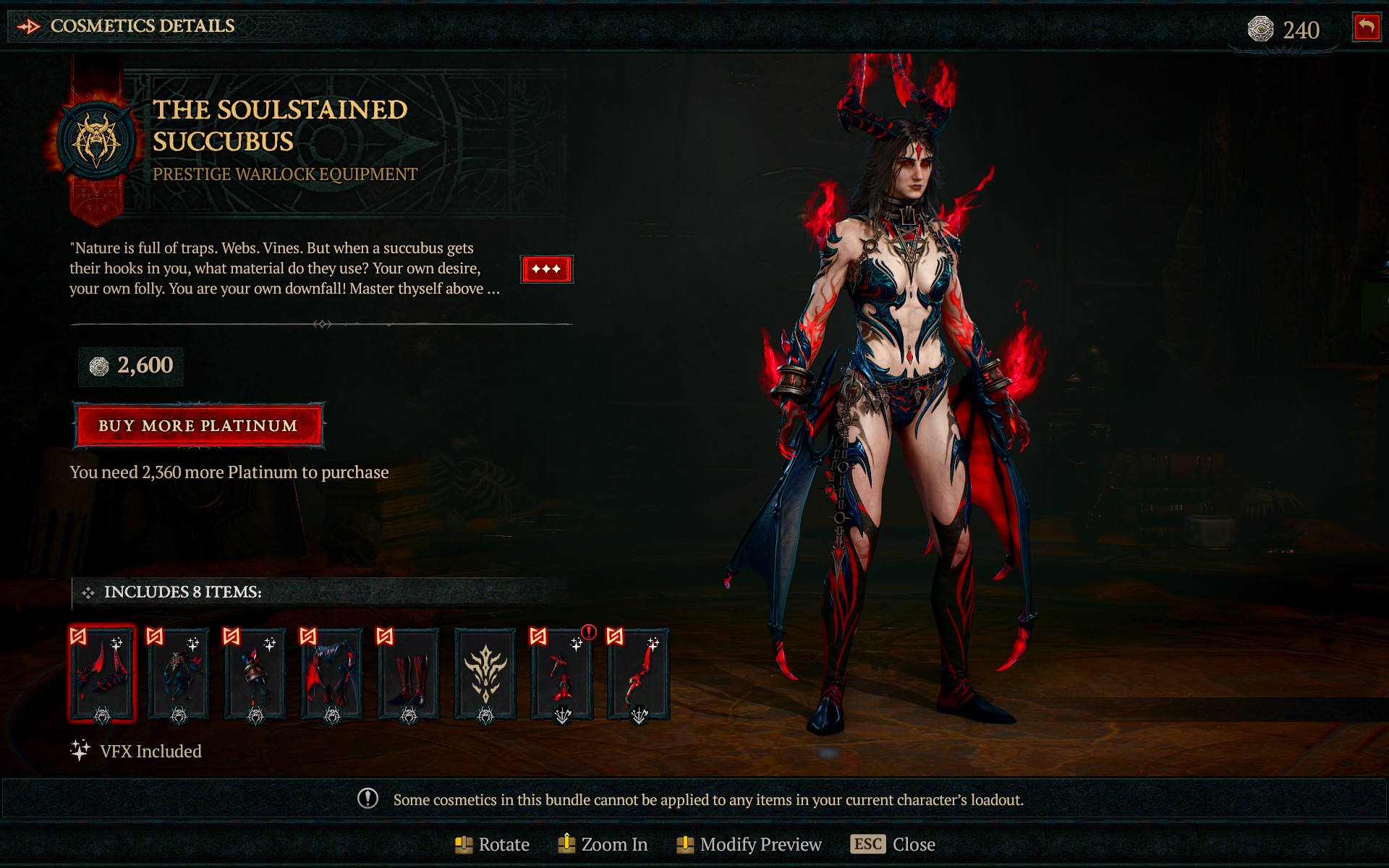Expand the full cosmetic description text
The image size is (1389, 868).
coord(546,269)
